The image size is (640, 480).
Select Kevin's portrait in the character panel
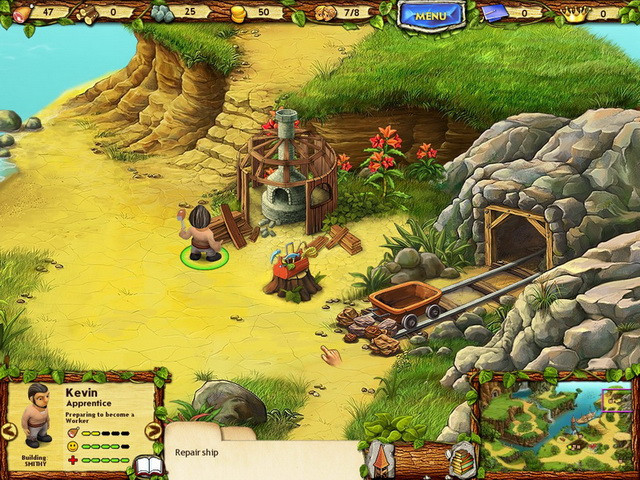37,413
